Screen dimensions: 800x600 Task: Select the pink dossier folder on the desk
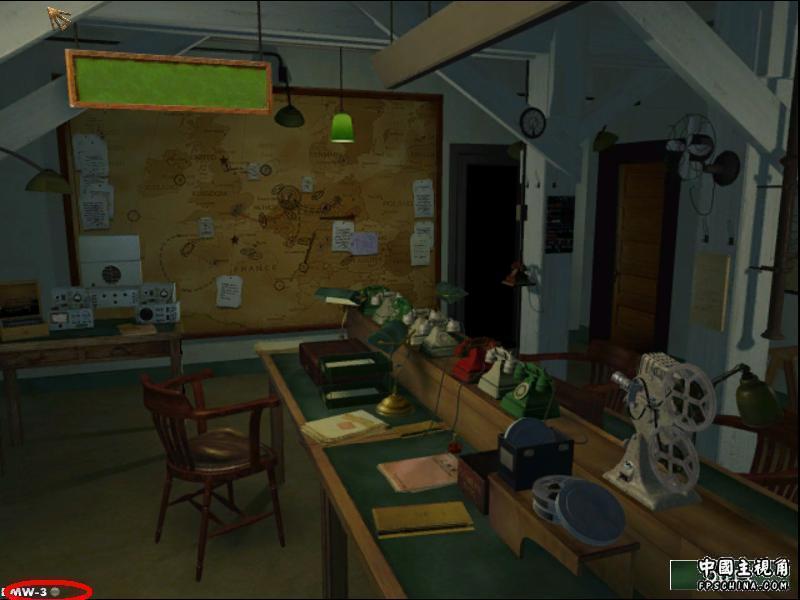pyautogui.click(x=418, y=471)
